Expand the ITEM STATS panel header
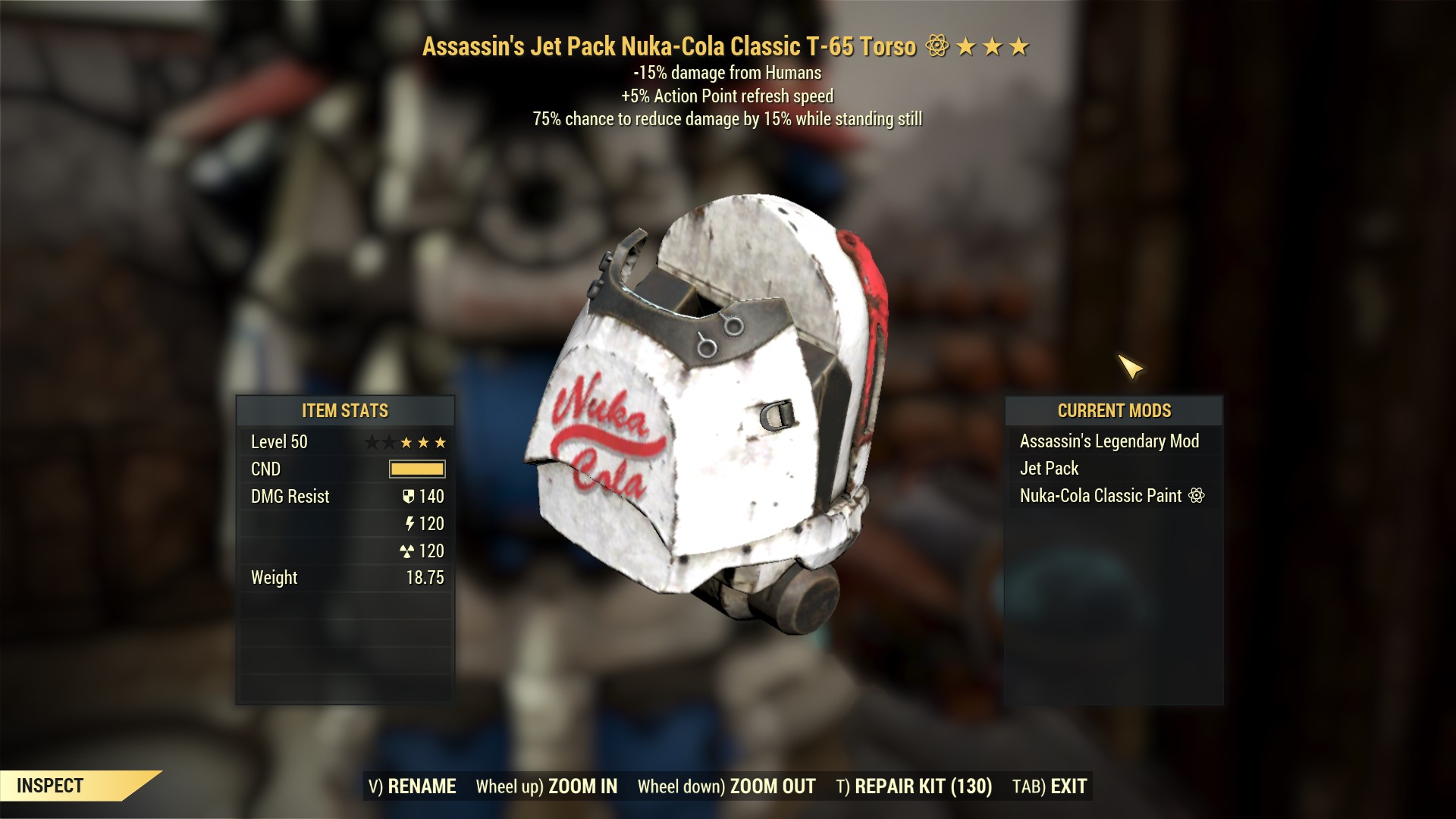 [346, 412]
